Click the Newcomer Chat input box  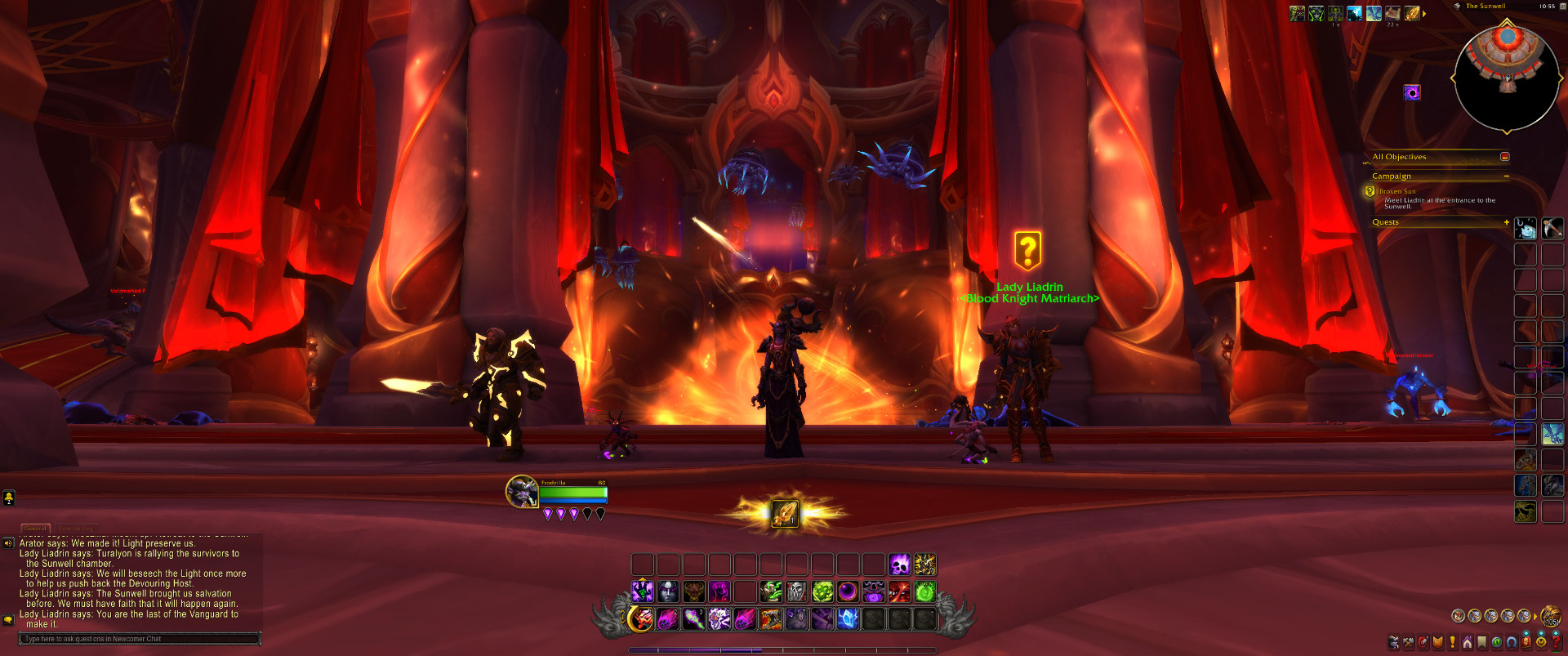coord(139,639)
